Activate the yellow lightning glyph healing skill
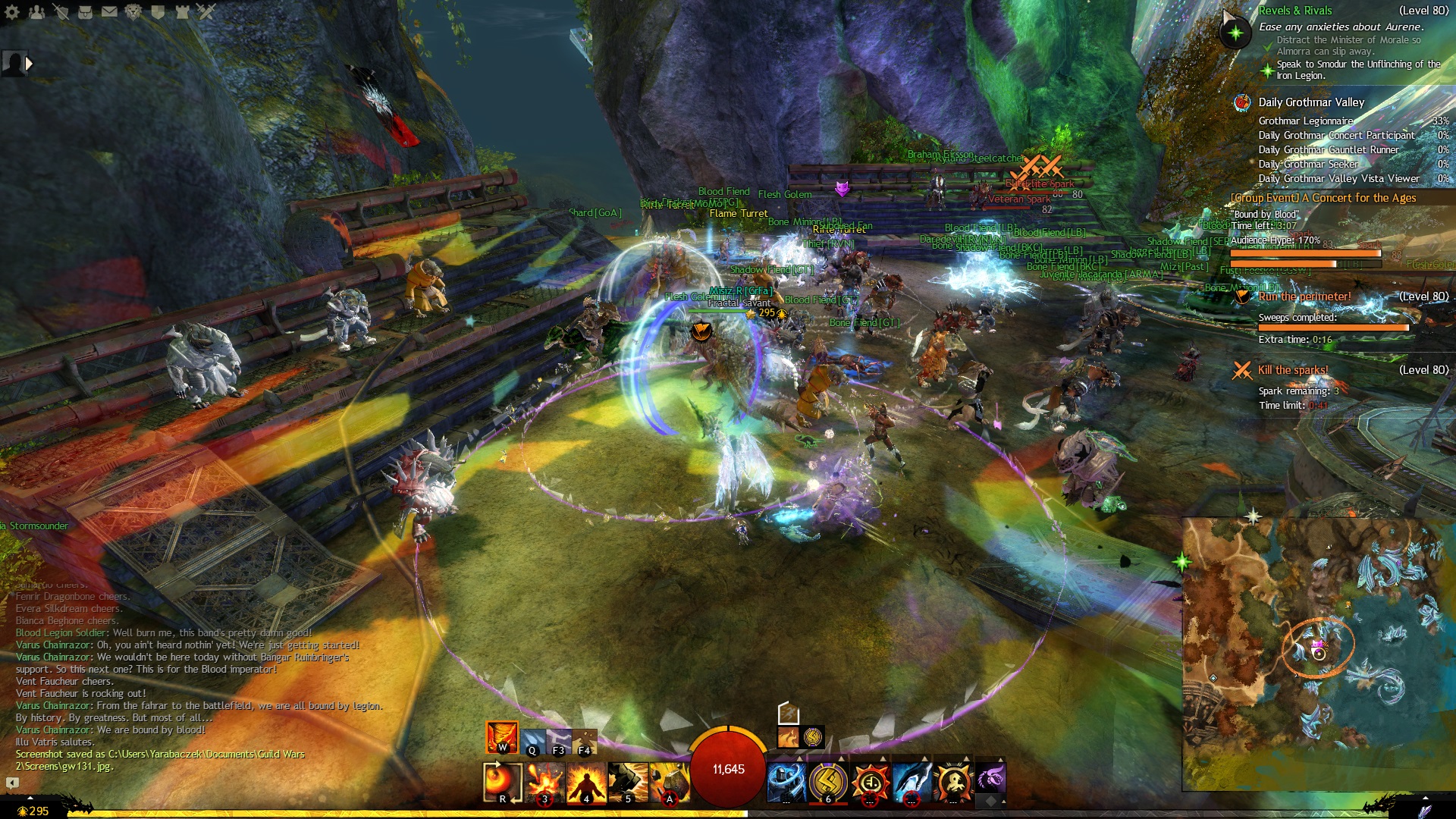 click(x=827, y=782)
